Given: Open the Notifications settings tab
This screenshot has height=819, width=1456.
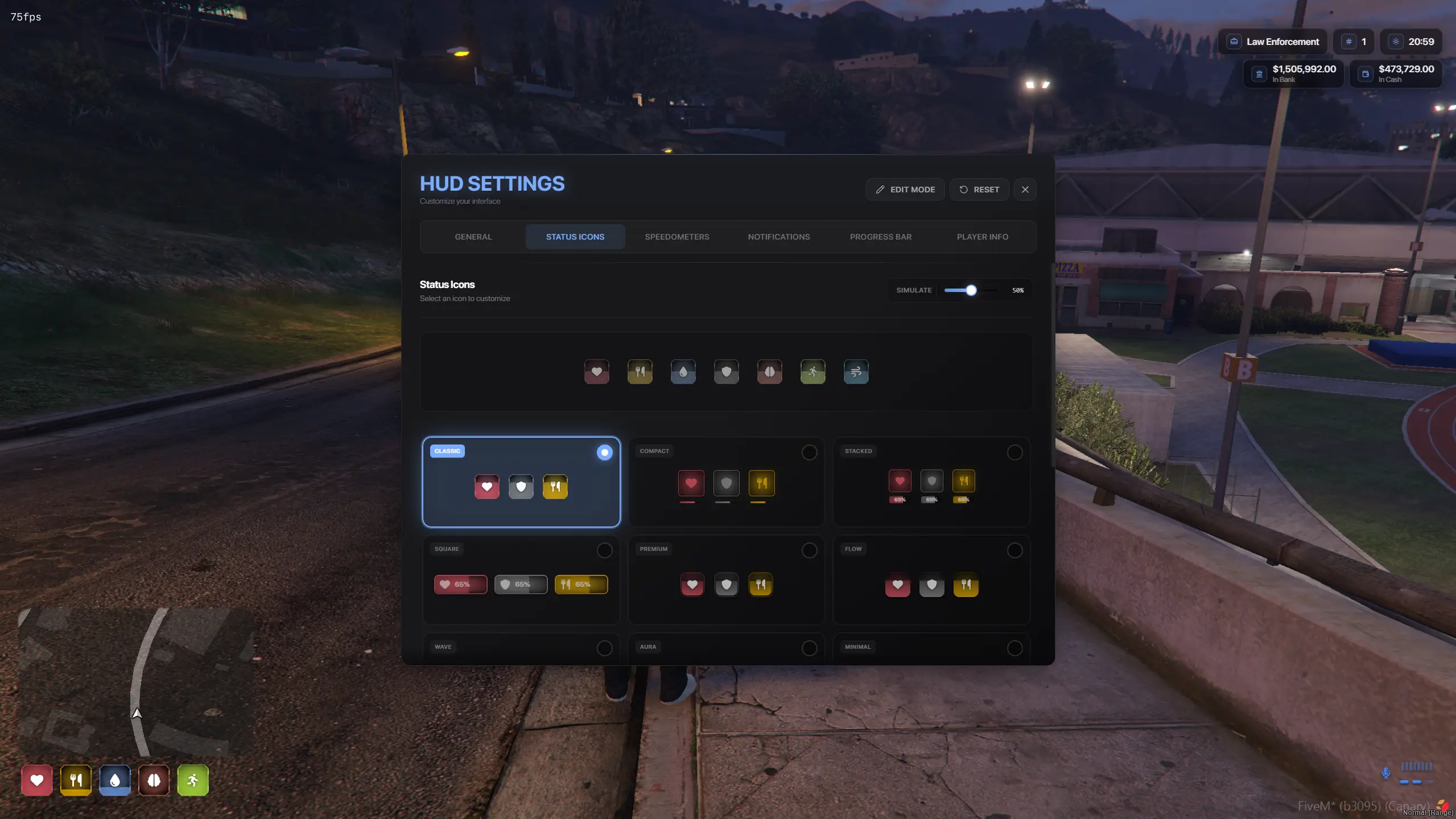Looking at the screenshot, I should pos(778,236).
